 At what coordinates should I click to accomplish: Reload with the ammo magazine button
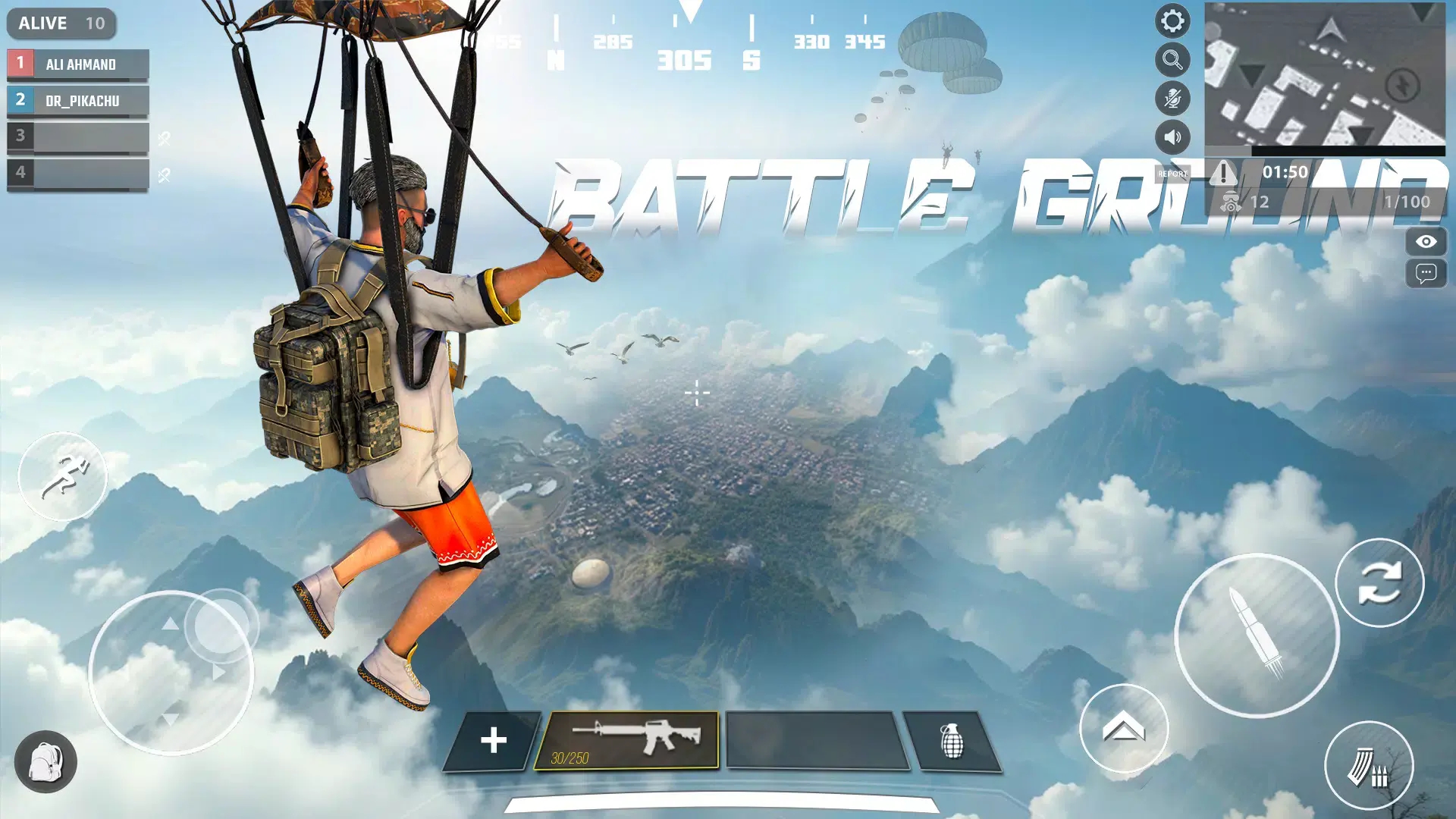point(1369,766)
